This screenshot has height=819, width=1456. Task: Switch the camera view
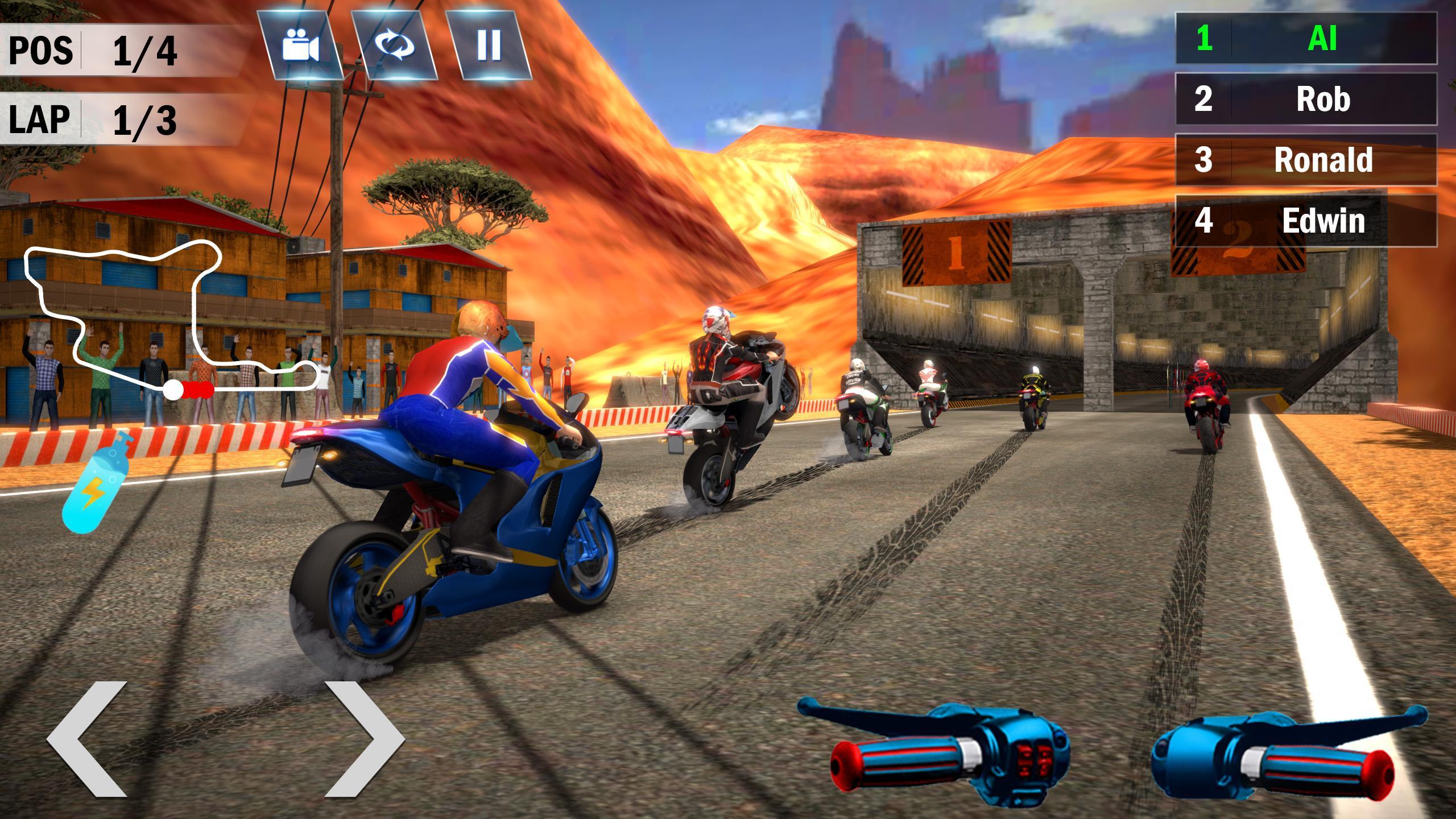click(x=300, y=44)
